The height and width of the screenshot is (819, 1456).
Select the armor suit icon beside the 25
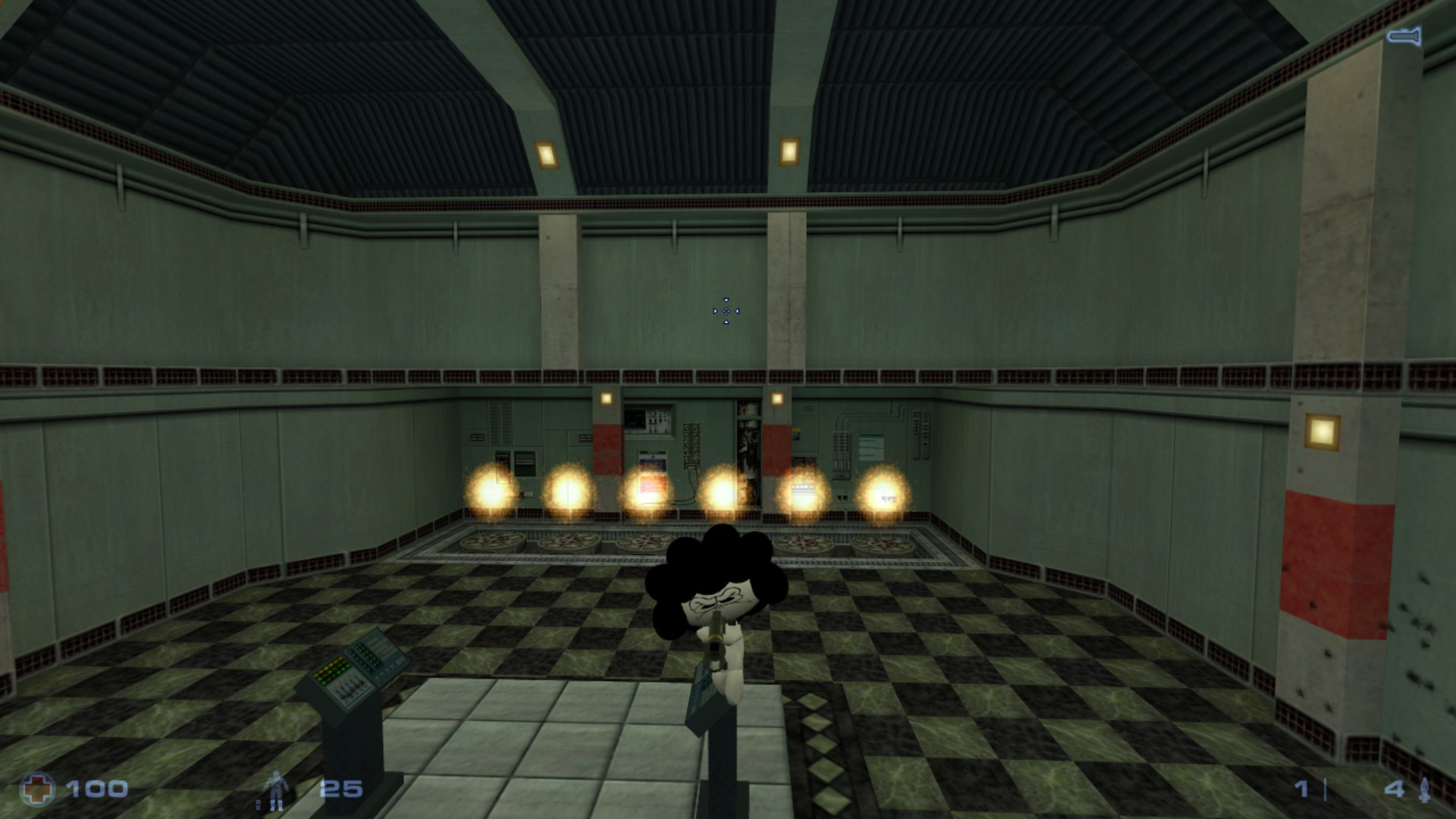click(277, 789)
